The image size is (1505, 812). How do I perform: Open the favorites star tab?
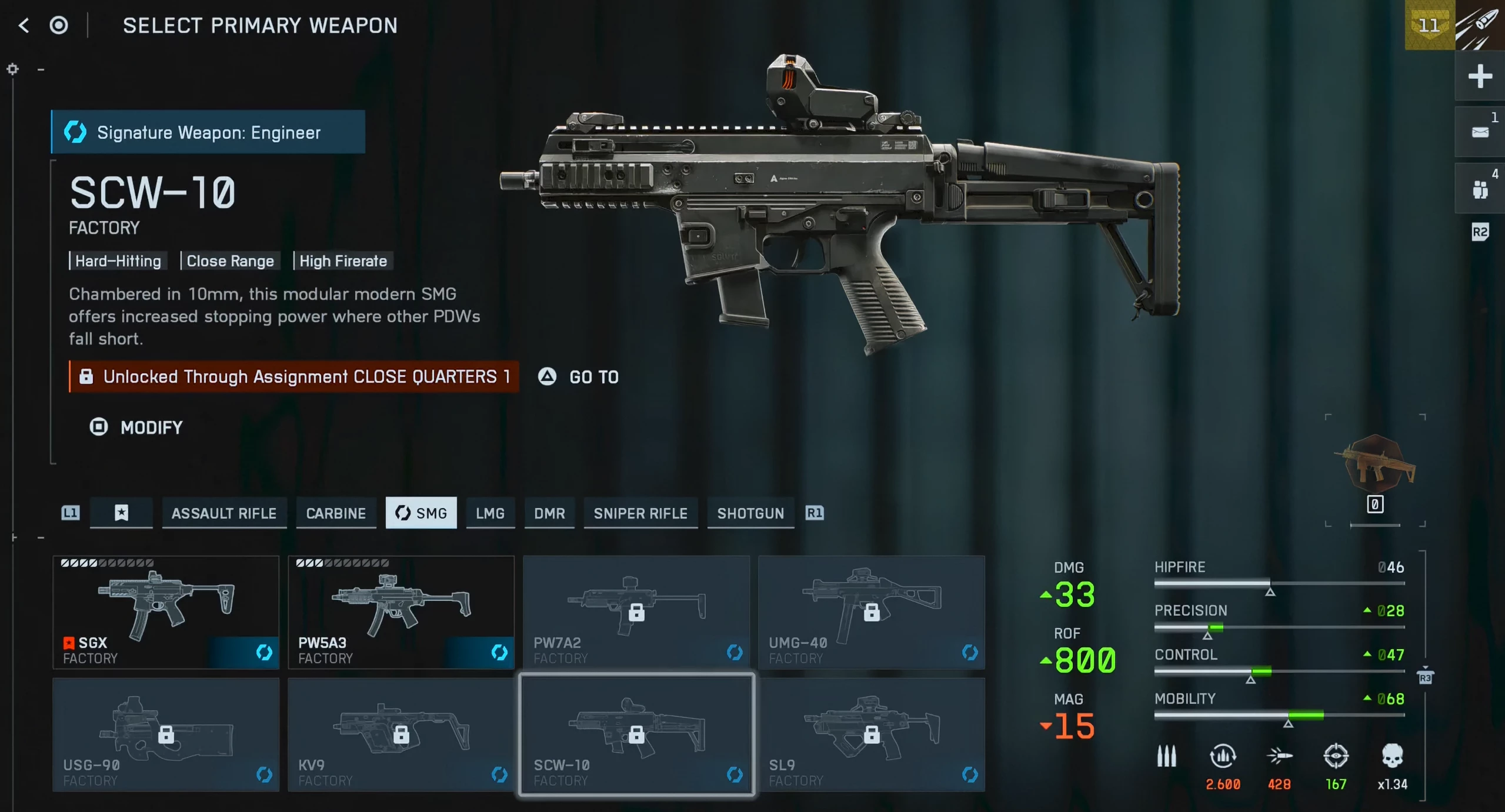click(x=121, y=513)
